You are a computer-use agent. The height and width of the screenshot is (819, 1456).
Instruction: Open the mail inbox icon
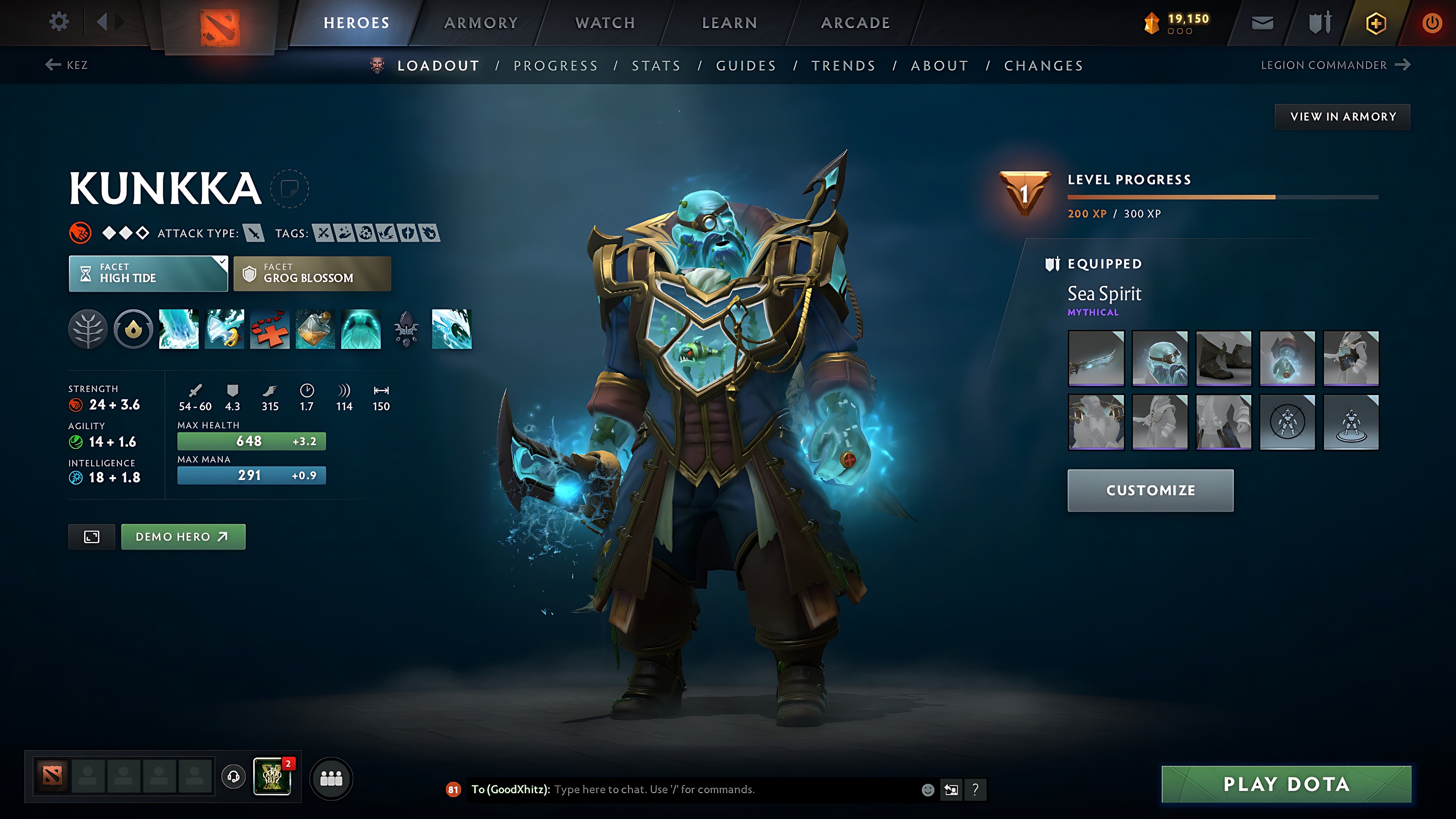(1262, 22)
